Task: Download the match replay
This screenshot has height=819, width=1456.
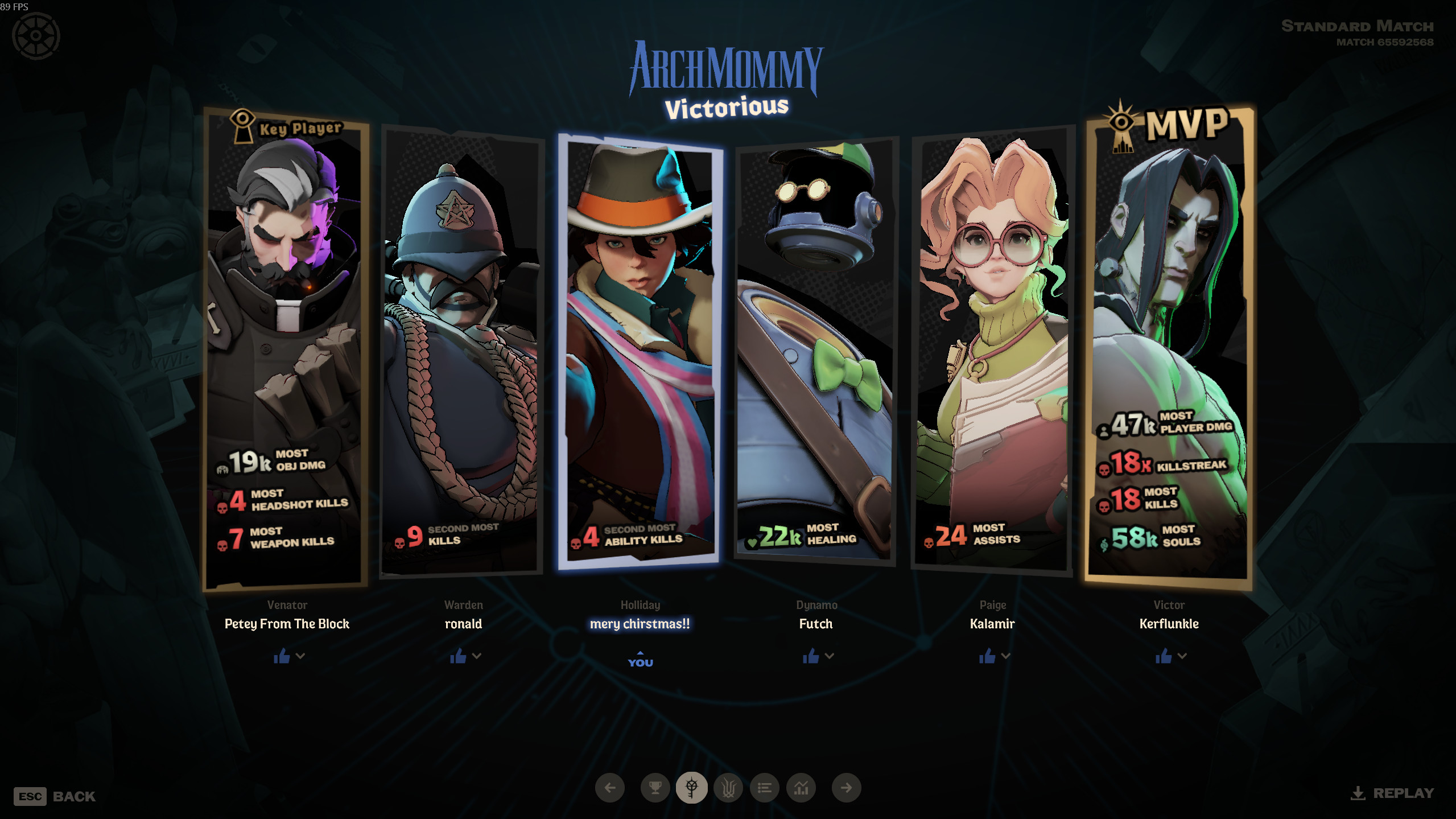Action: click(1392, 793)
